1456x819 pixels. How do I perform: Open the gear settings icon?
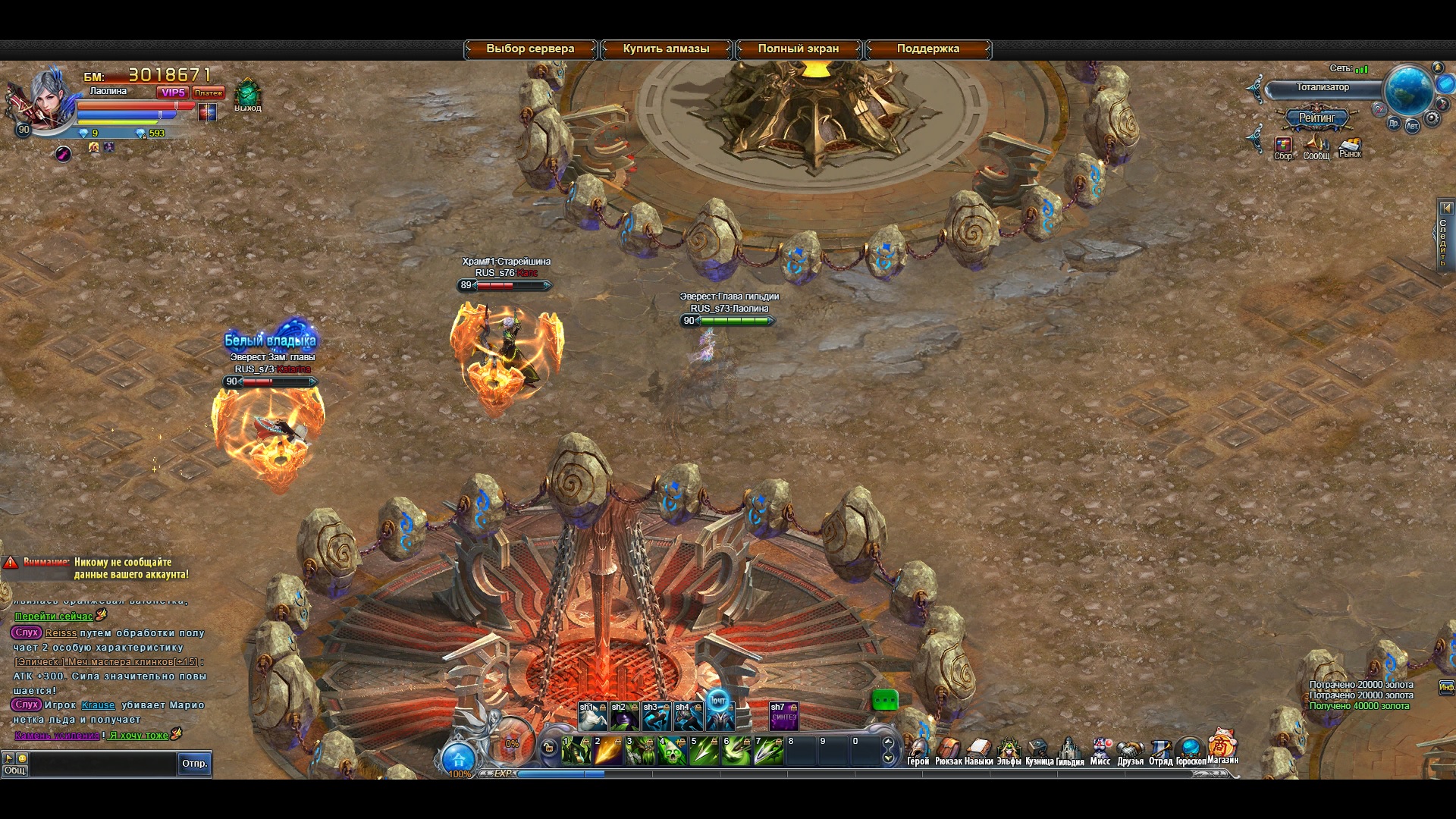pyautogui.click(x=1432, y=119)
